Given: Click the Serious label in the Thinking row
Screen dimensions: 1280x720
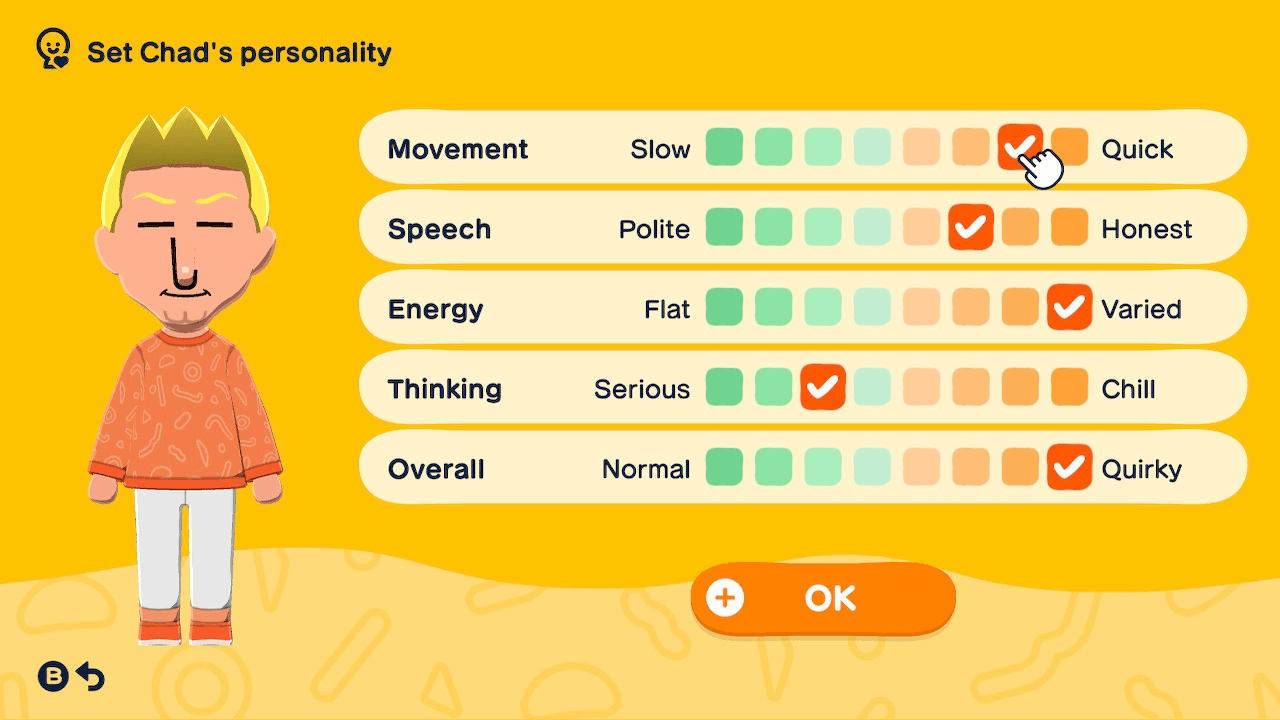Looking at the screenshot, I should click(641, 387).
